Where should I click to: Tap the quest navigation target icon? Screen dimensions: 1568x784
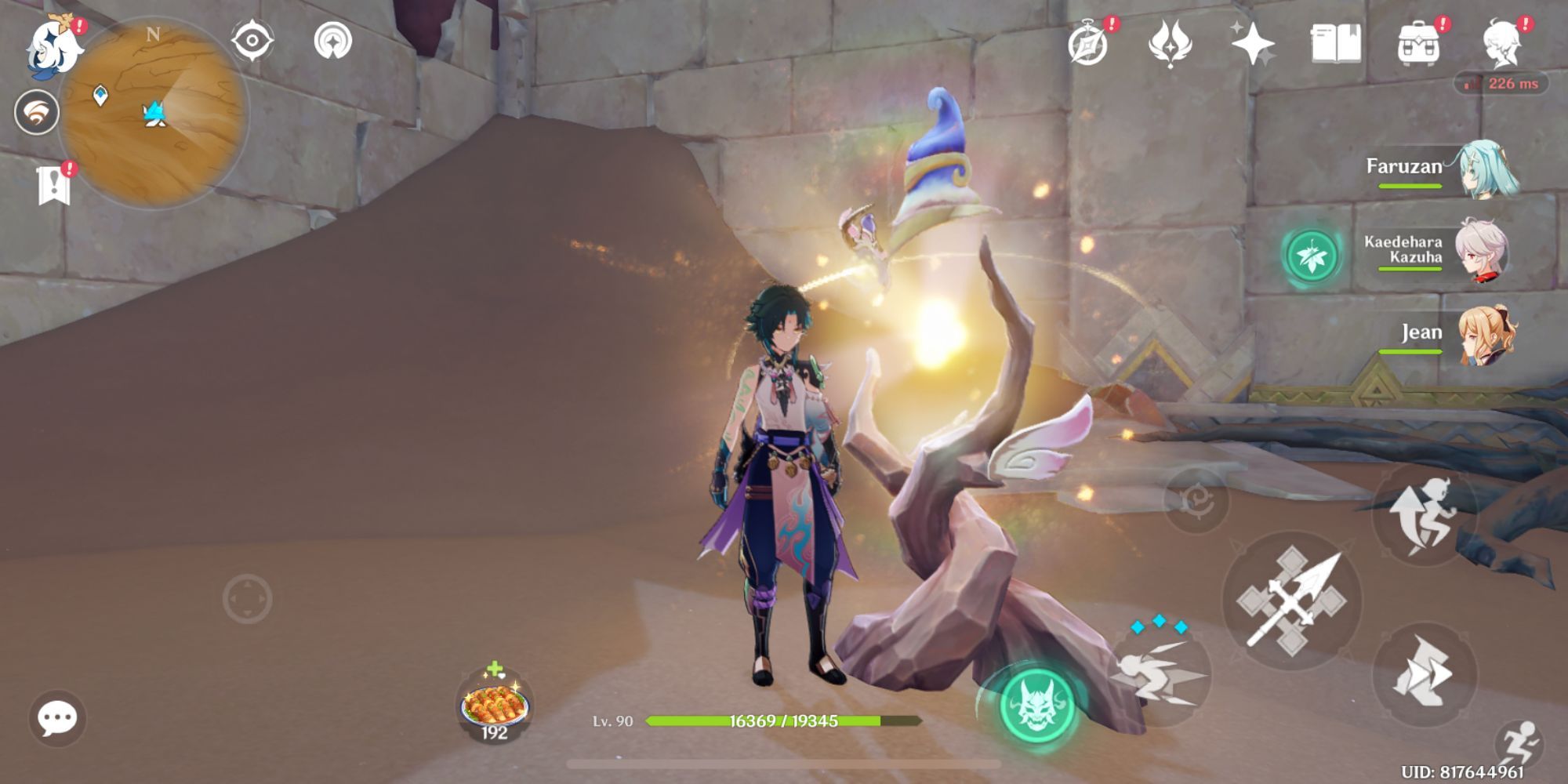(x=252, y=41)
